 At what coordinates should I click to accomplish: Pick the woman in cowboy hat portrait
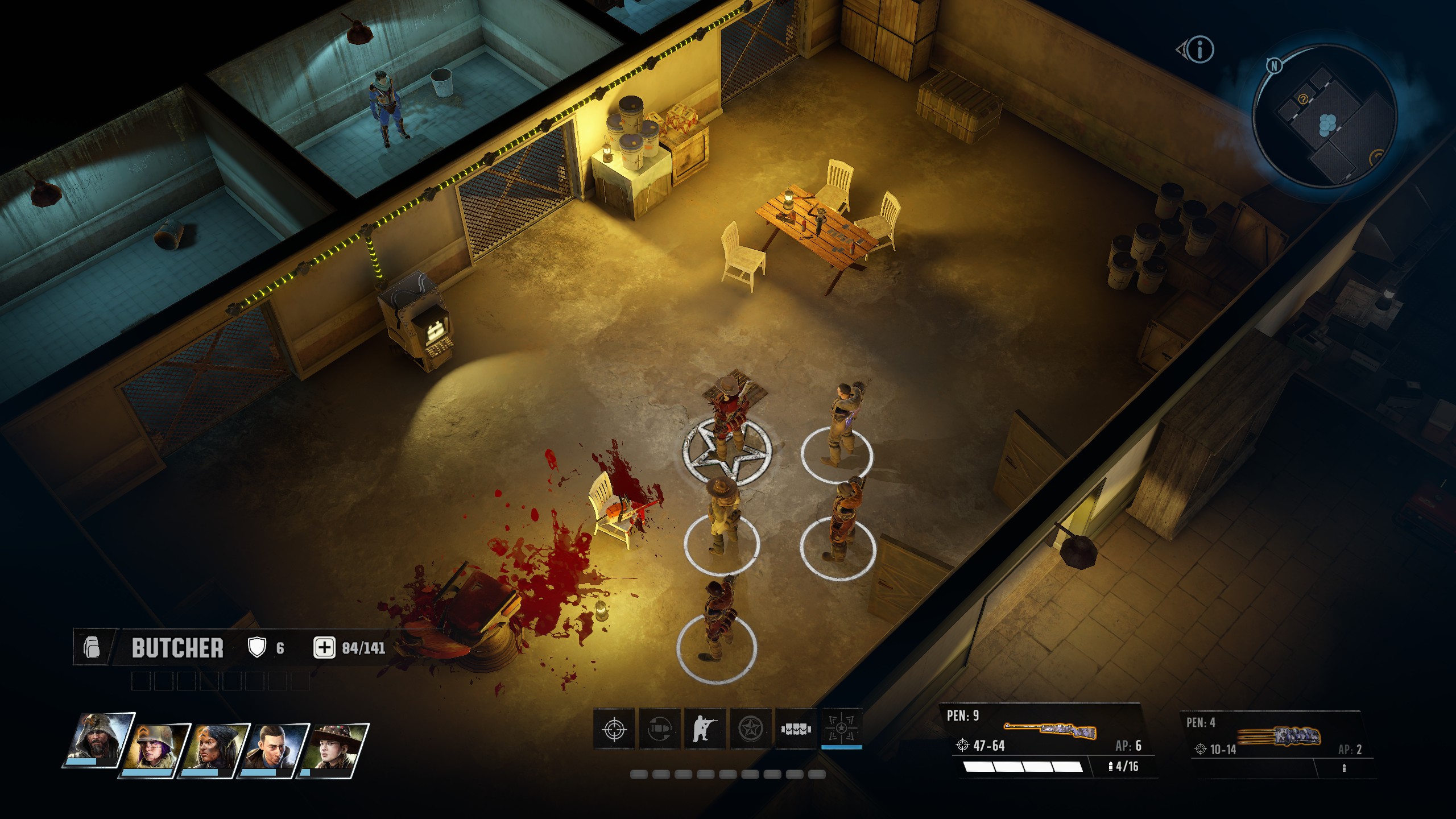coord(334,750)
